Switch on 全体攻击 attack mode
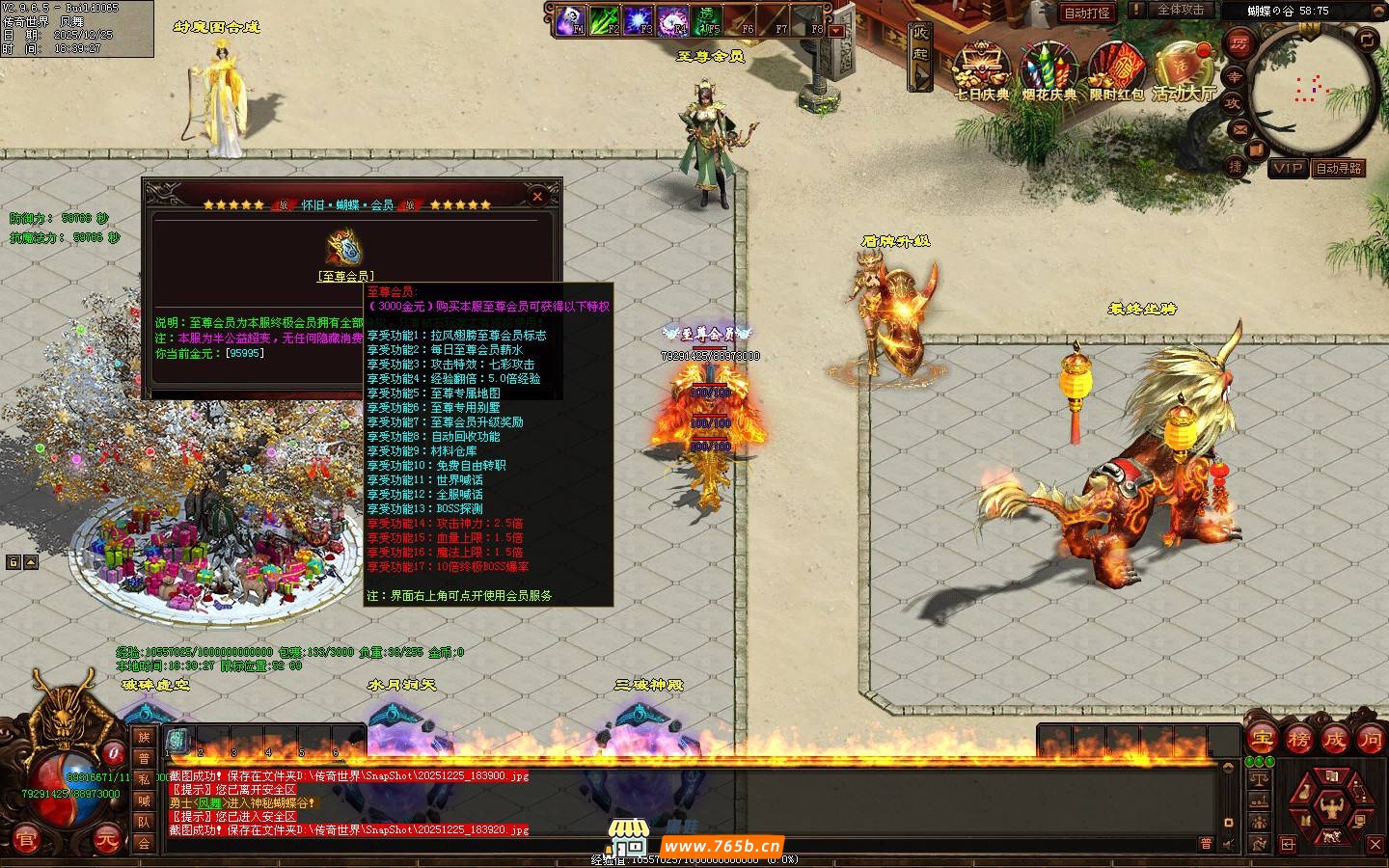1389x868 pixels. (x=1181, y=10)
